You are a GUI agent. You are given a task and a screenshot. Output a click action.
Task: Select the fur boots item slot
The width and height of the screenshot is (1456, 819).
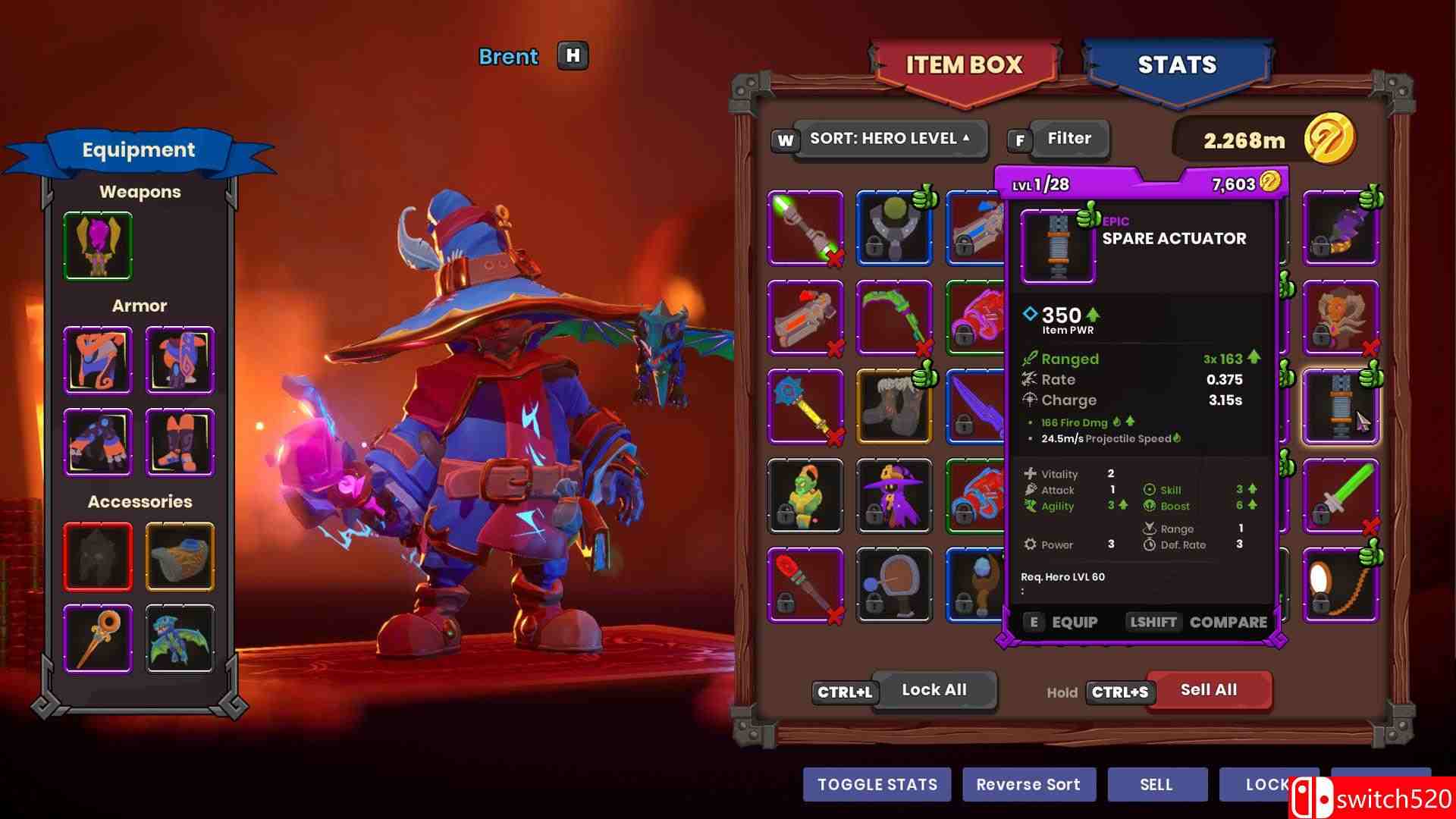(x=894, y=406)
